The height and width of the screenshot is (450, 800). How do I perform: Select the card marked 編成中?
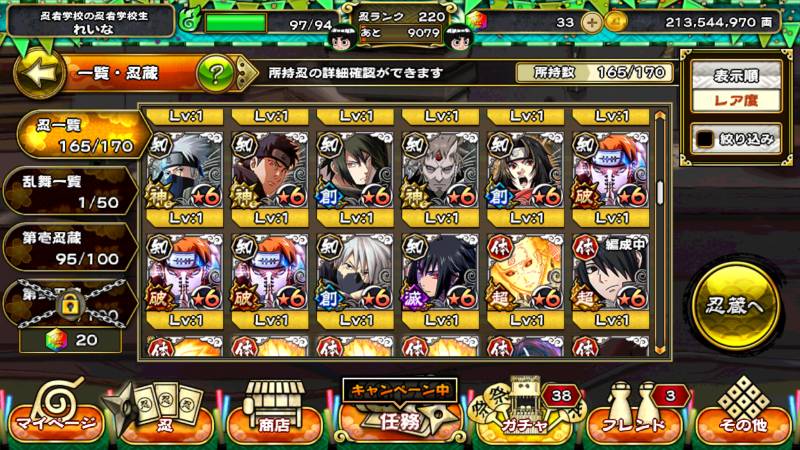click(x=607, y=270)
